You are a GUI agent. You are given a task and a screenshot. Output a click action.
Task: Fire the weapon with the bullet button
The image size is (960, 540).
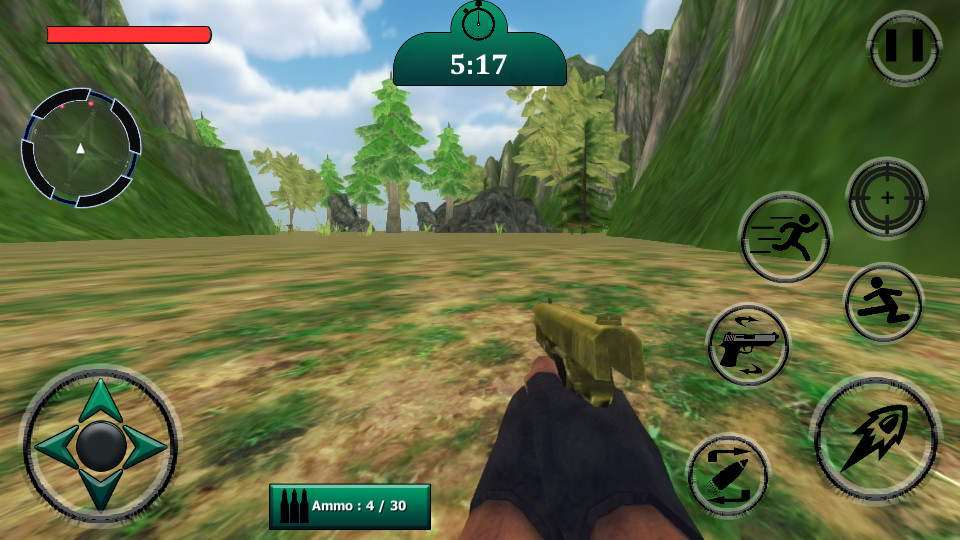coord(875,437)
